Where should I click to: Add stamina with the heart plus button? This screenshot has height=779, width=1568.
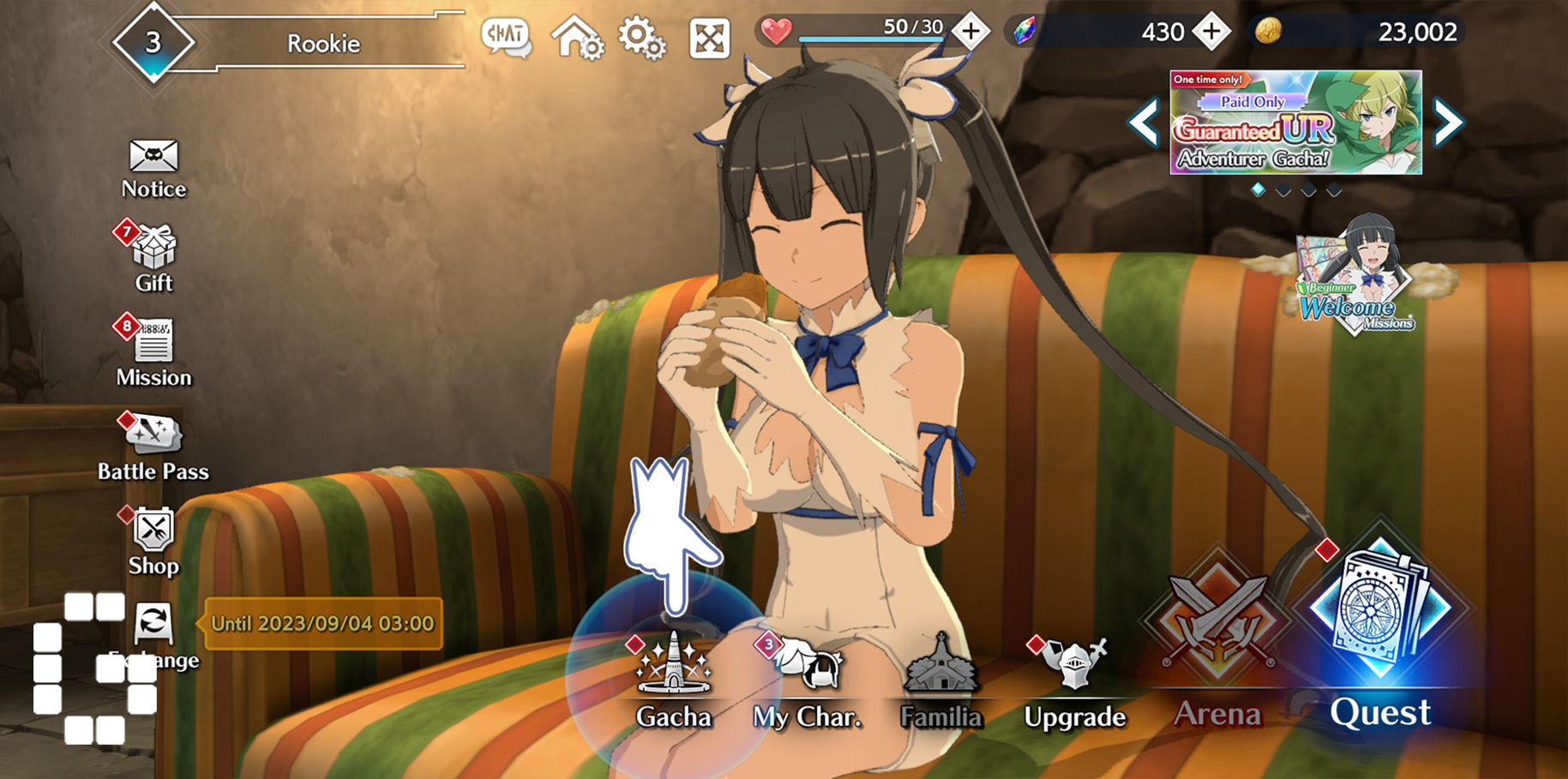pos(971,32)
